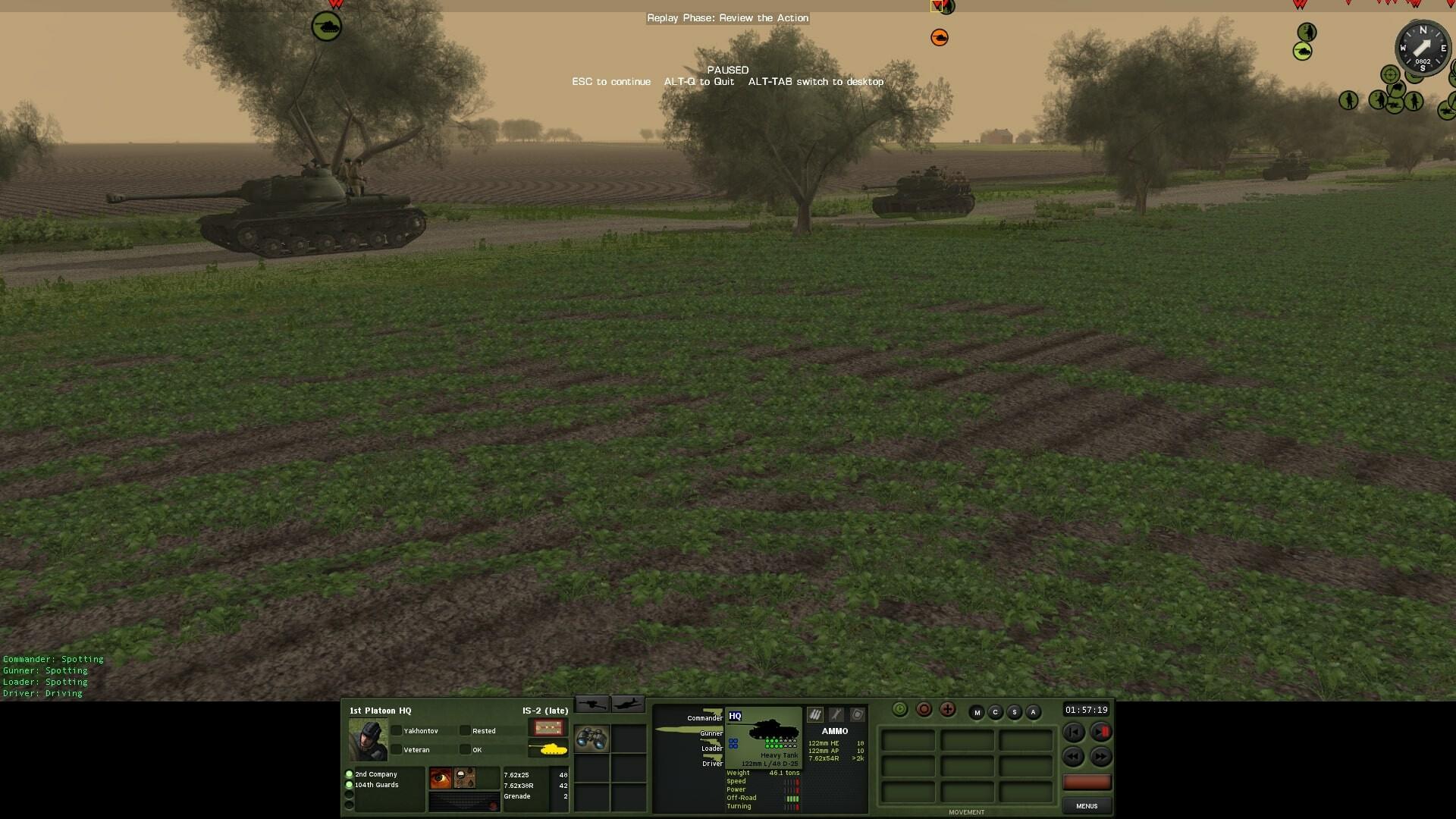
Task: Click the wrench subsystem icon near AMMO
Action: point(835,714)
